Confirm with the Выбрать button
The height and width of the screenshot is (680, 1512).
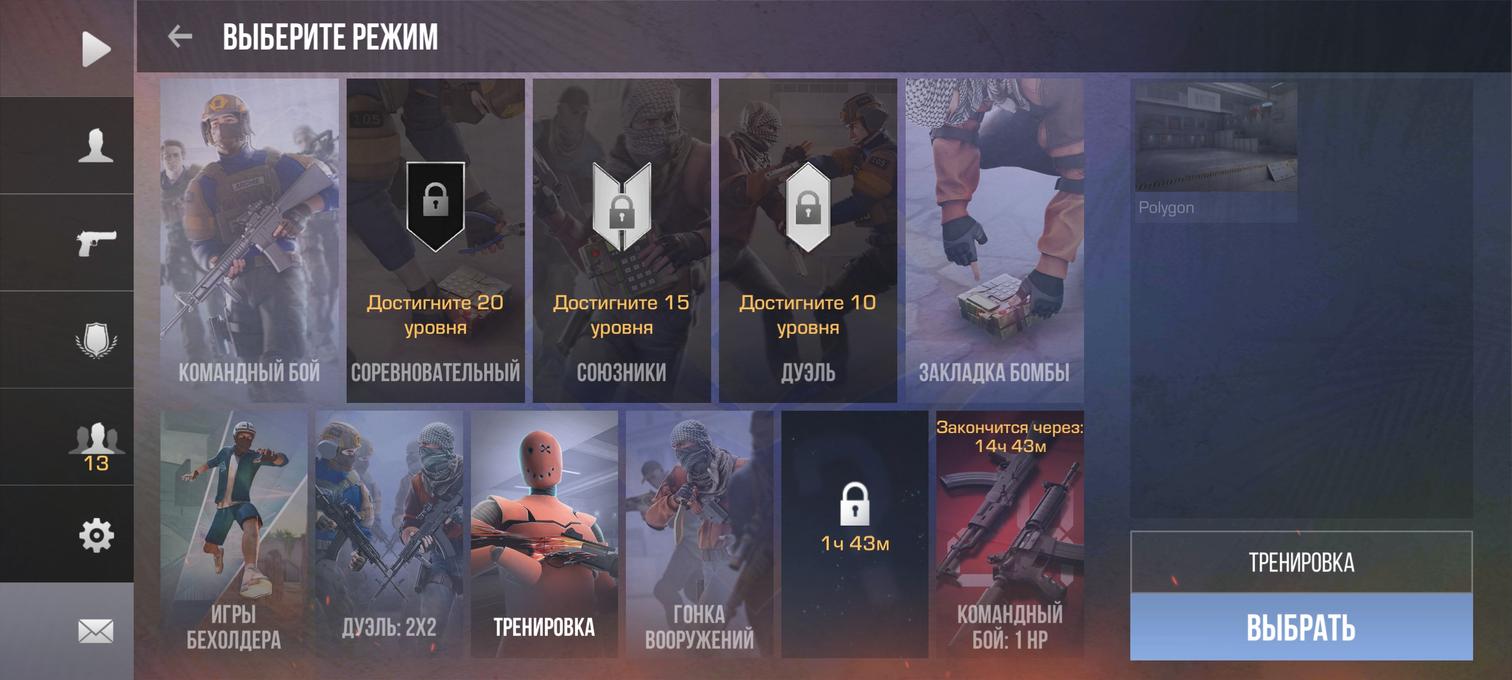coord(1301,627)
